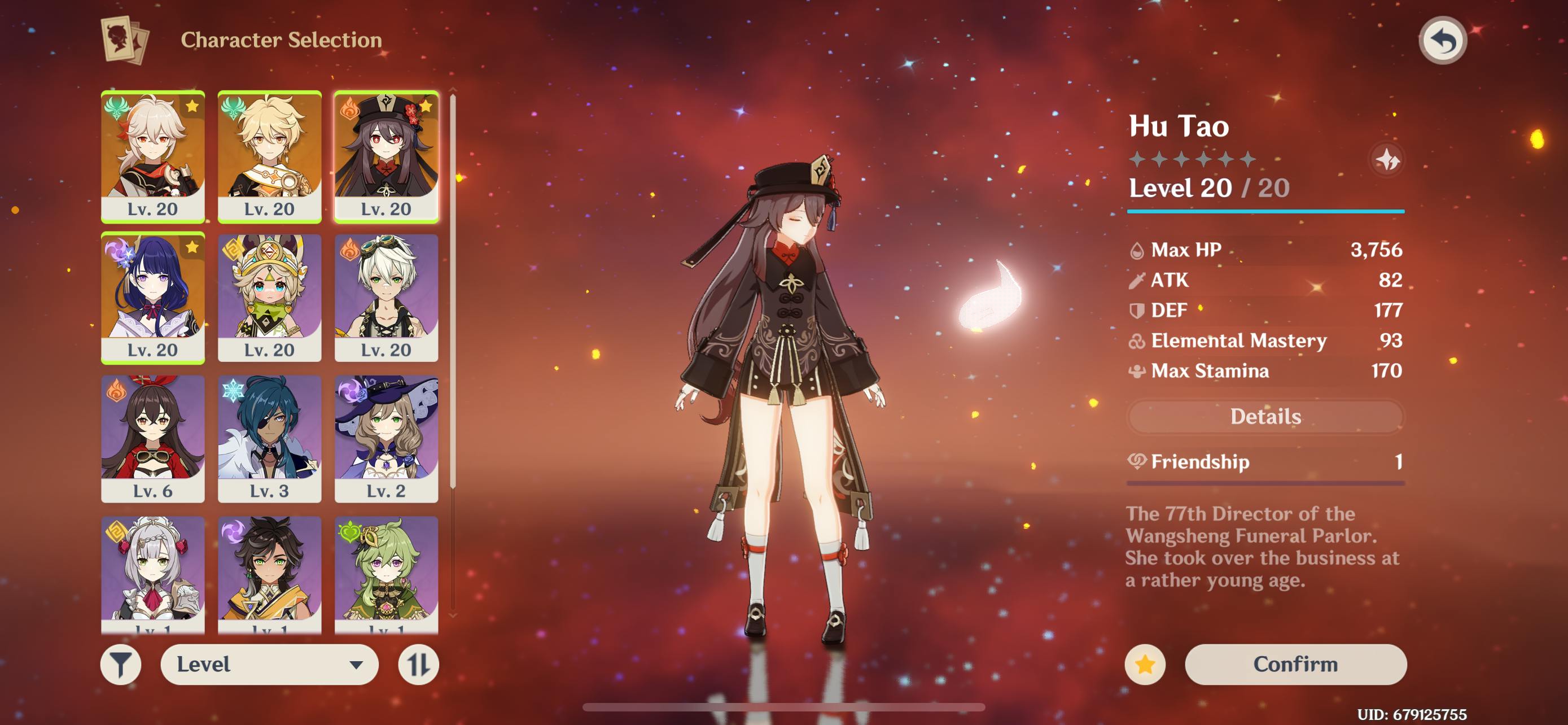Select the Bennett character portrait
The width and height of the screenshot is (1568, 725).
[386, 297]
